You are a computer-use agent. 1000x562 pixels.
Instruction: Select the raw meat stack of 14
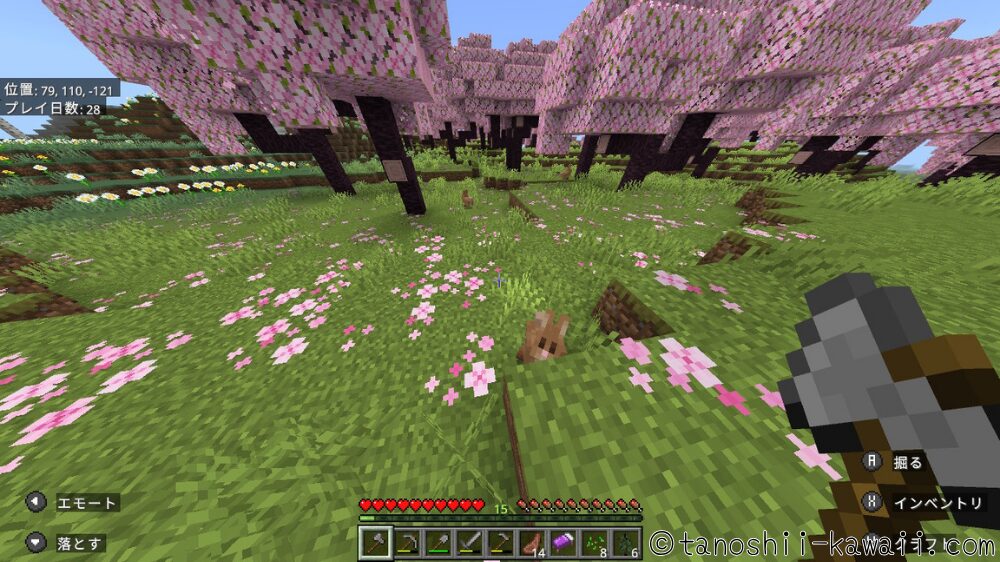tap(531, 543)
